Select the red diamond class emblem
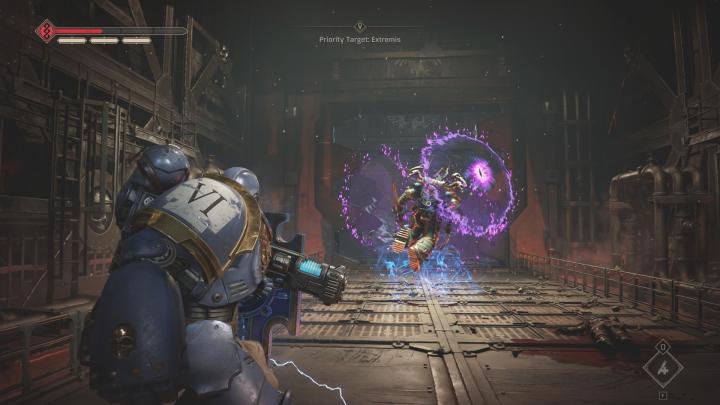The image size is (720, 405). tap(45, 31)
